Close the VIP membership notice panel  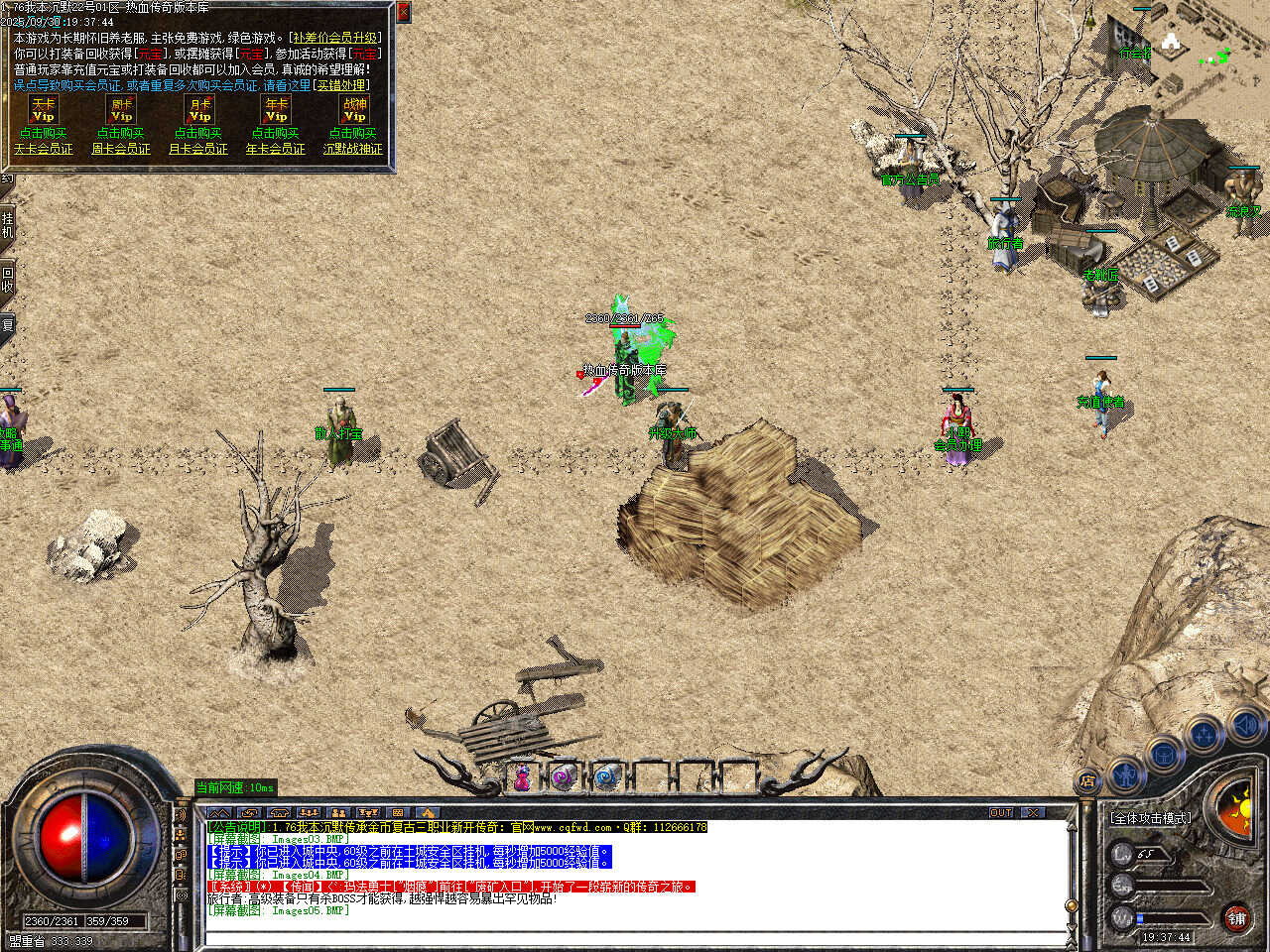click(403, 12)
